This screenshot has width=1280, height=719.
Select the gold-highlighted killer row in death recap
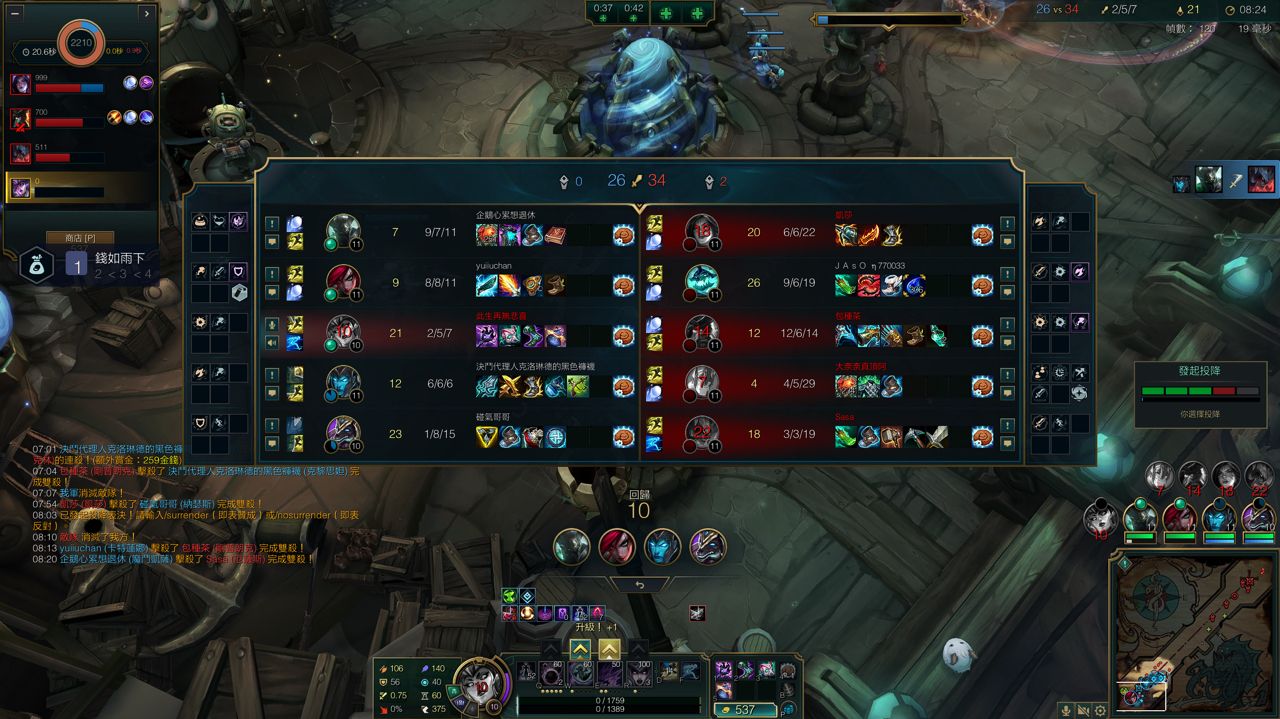click(80, 187)
